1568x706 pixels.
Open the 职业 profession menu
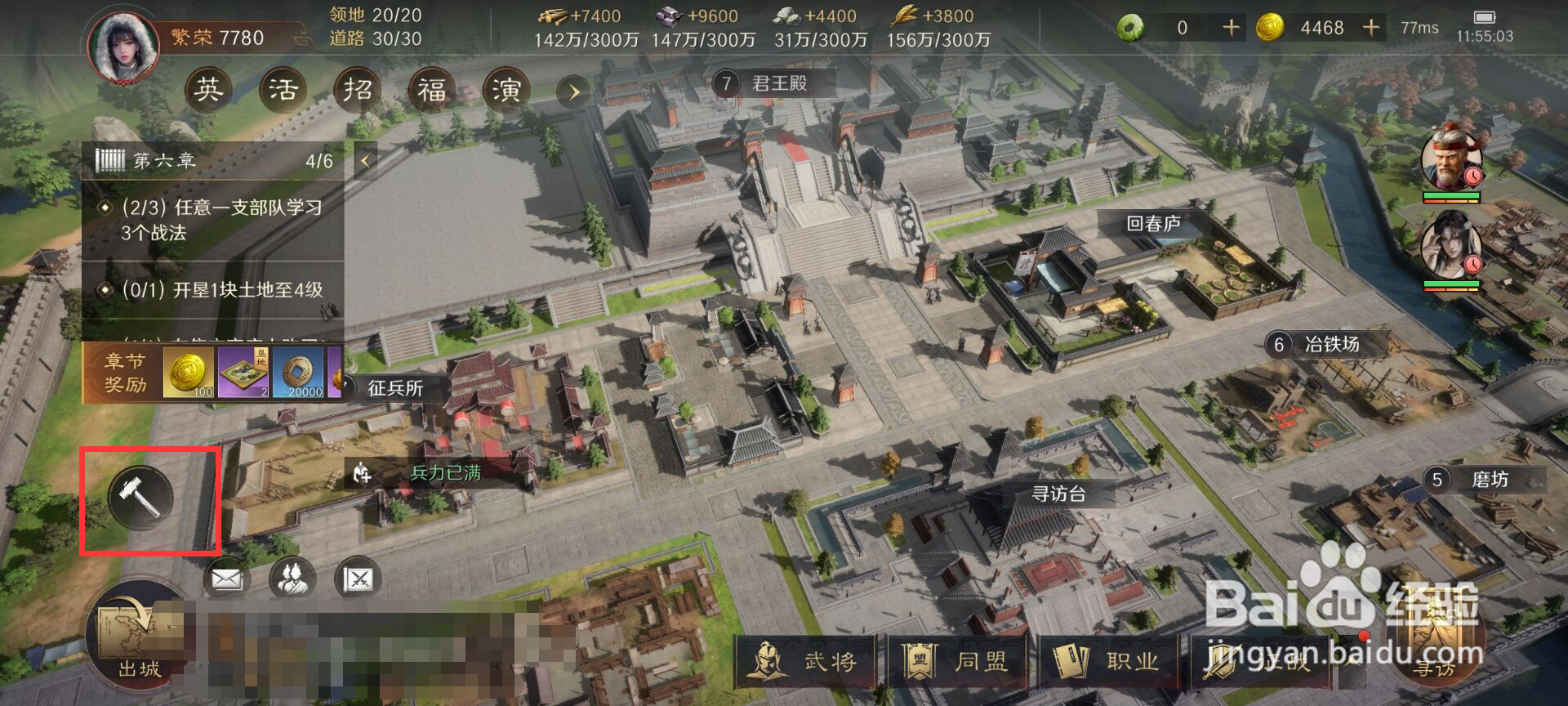1109,660
